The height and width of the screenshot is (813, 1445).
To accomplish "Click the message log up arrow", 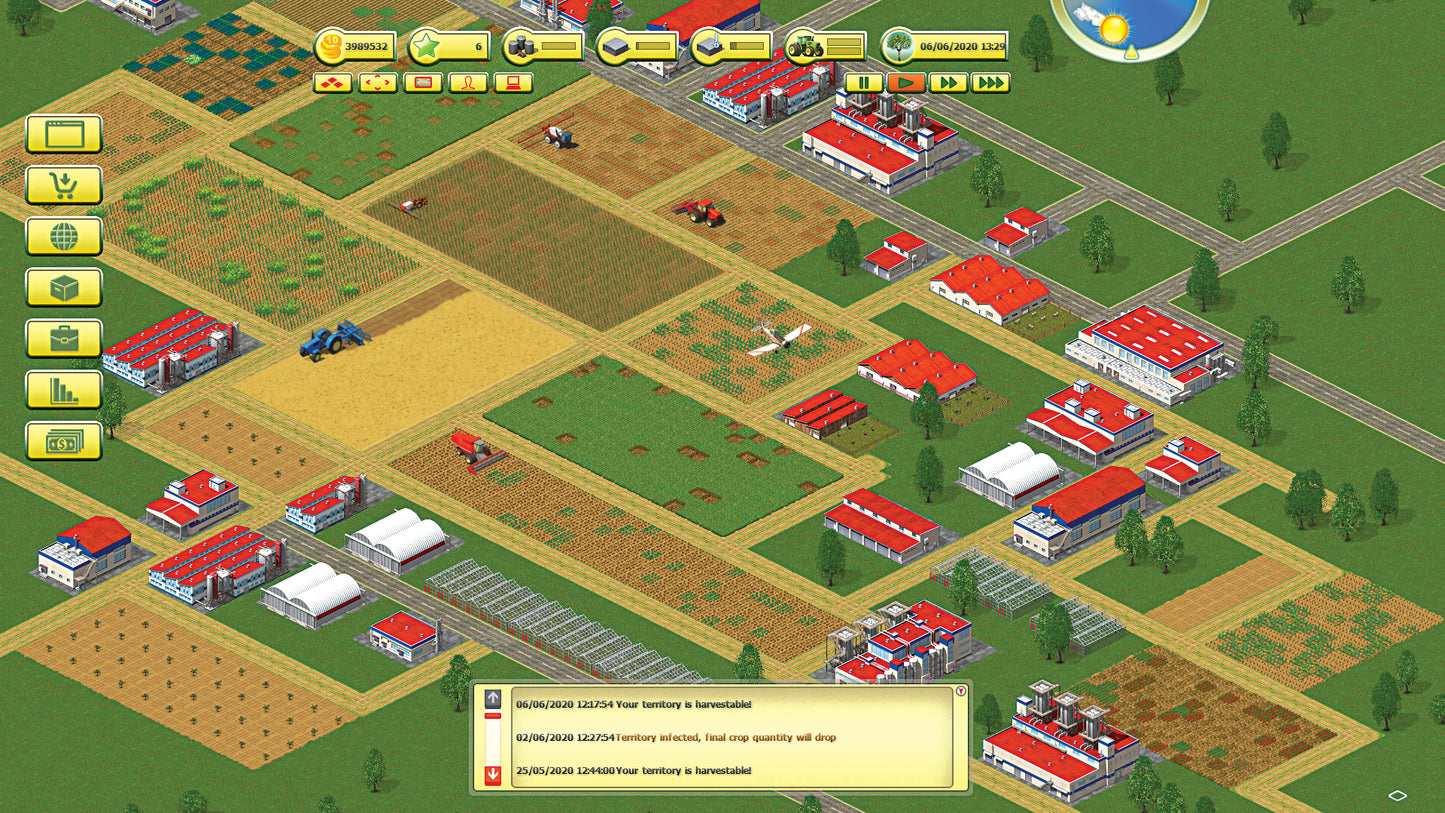I will point(492,699).
